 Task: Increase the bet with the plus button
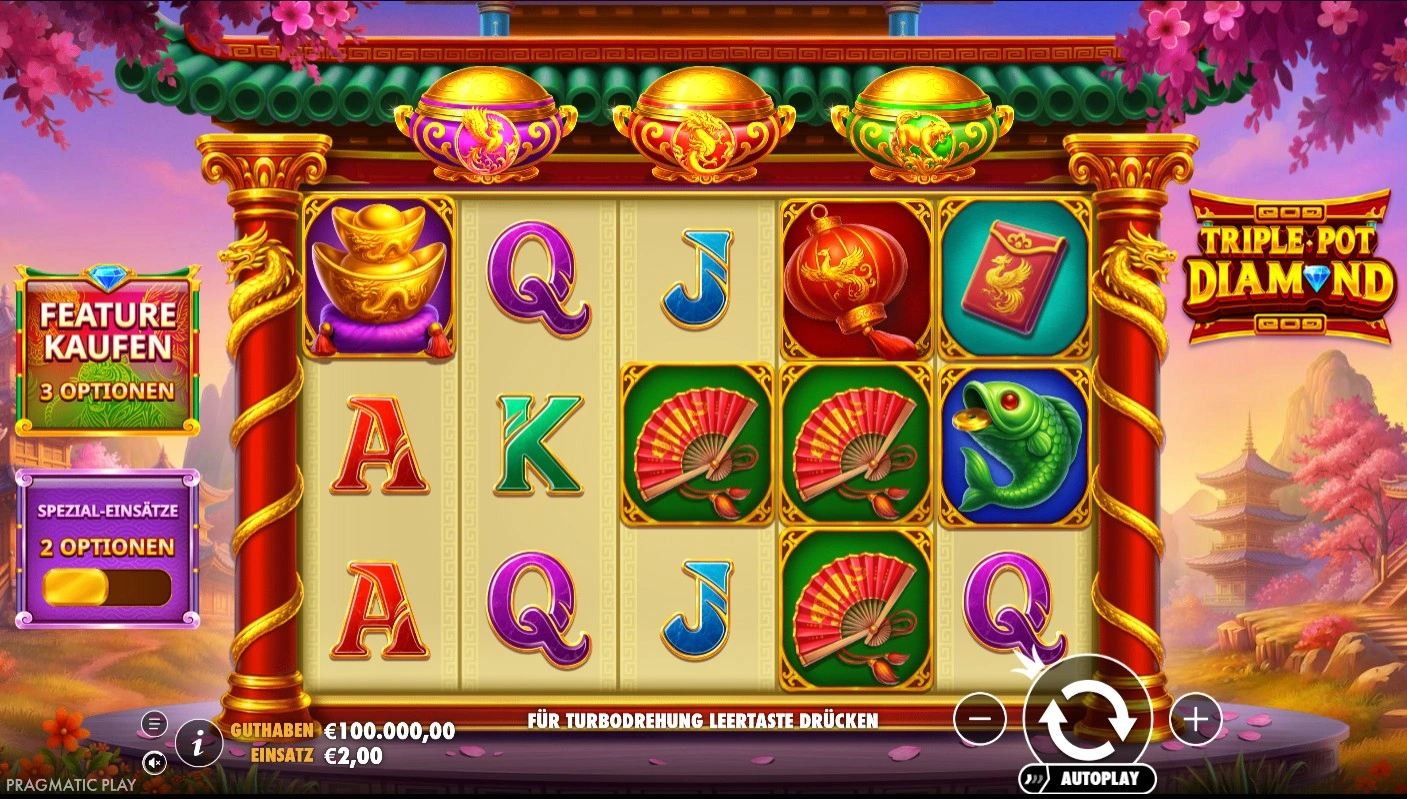(1196, 718)
